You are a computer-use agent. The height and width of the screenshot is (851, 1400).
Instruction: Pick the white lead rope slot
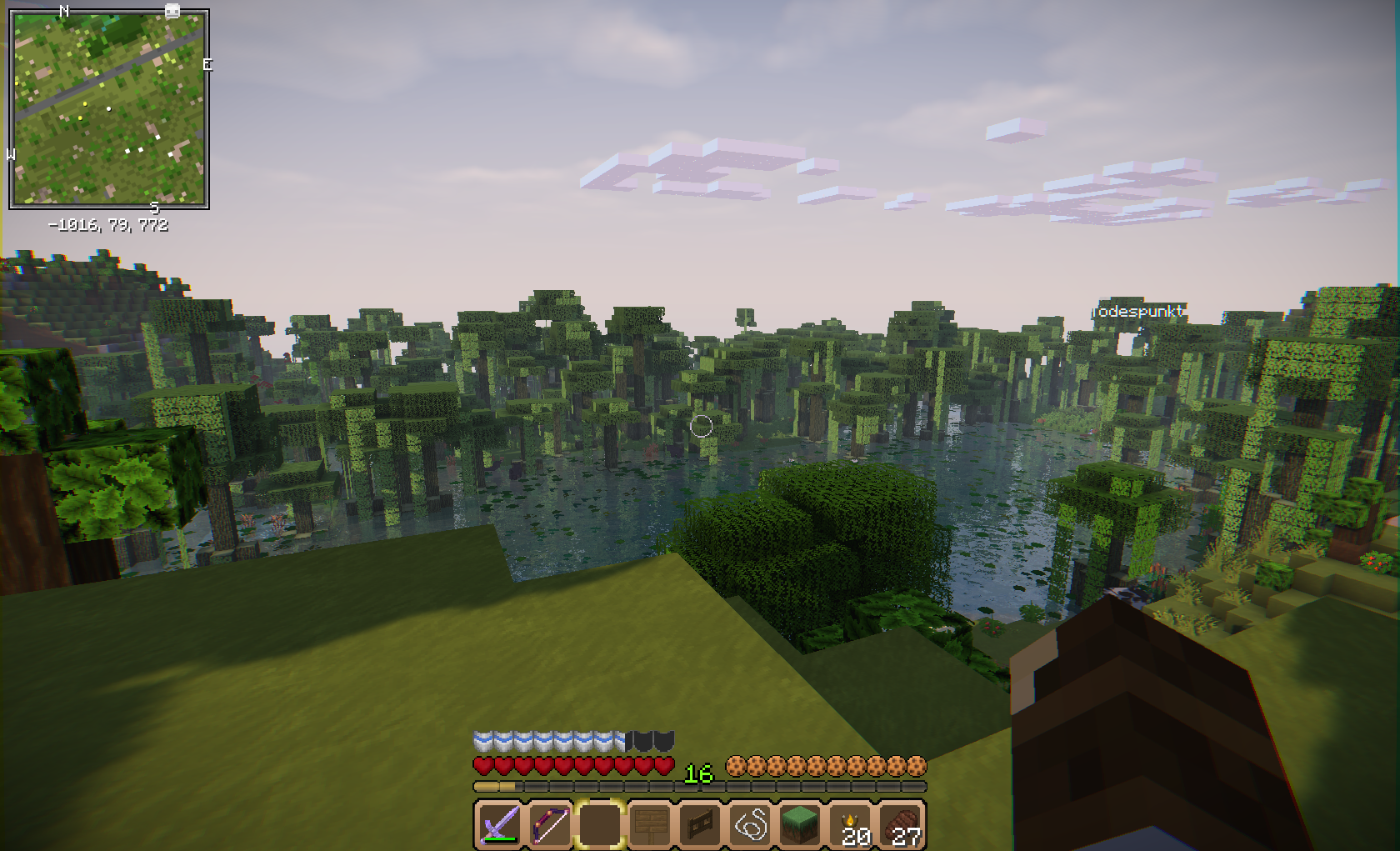pos(751,824)
